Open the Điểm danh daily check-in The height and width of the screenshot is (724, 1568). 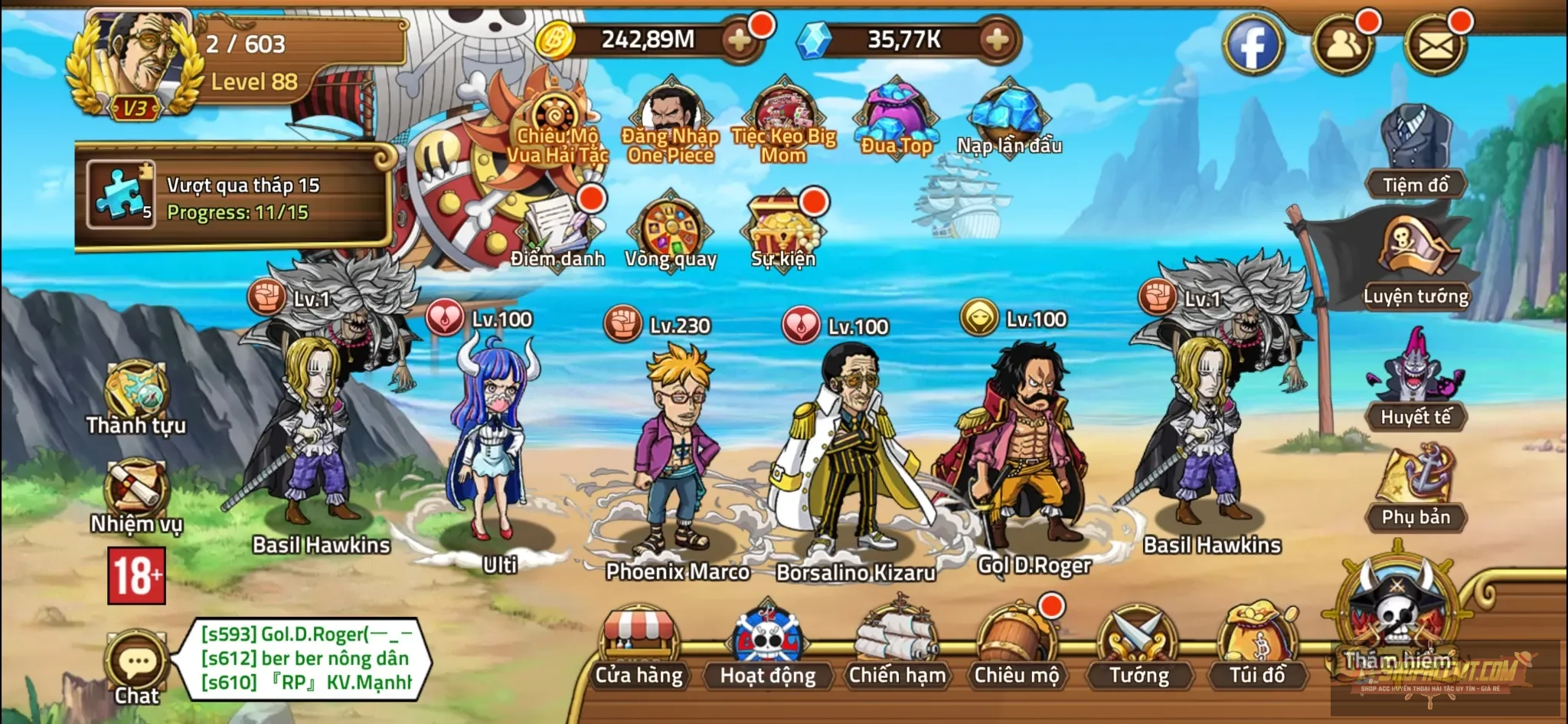pos(558,230)
